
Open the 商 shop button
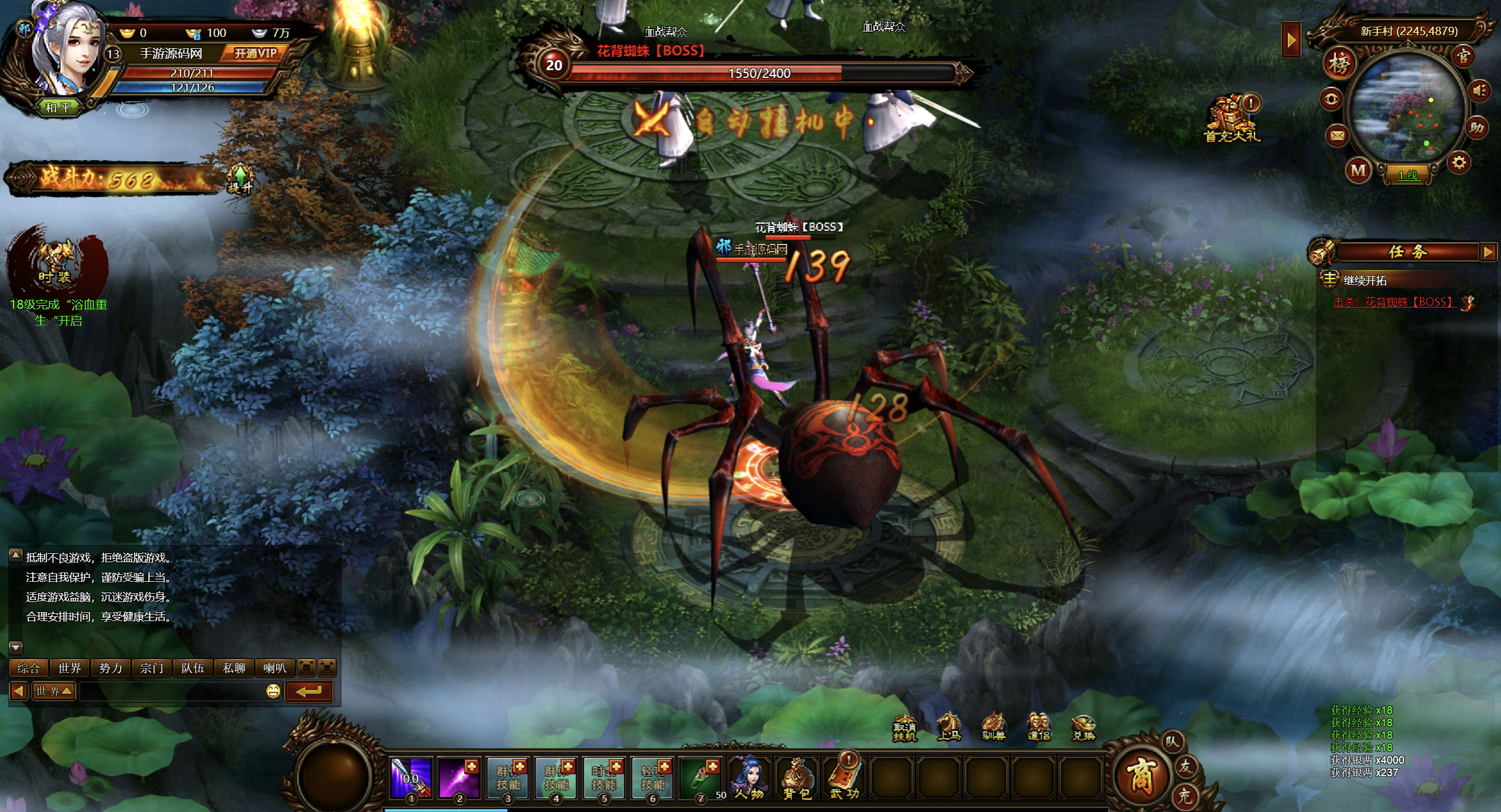click(1140, 776)
